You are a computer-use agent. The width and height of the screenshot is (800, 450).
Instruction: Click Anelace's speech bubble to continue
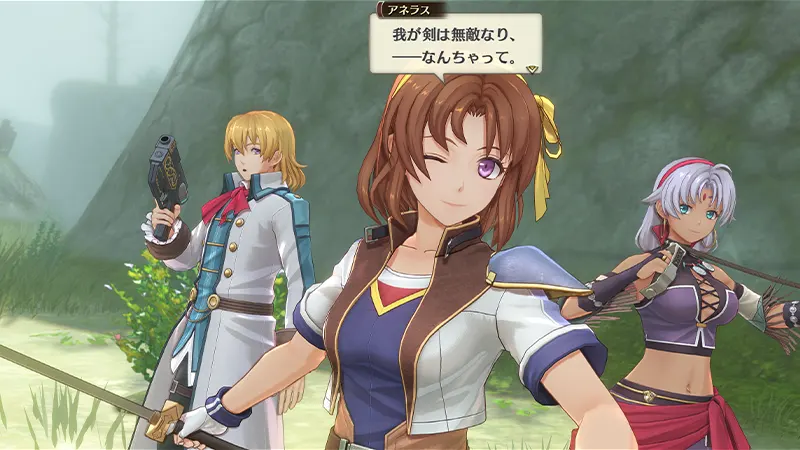455,45
